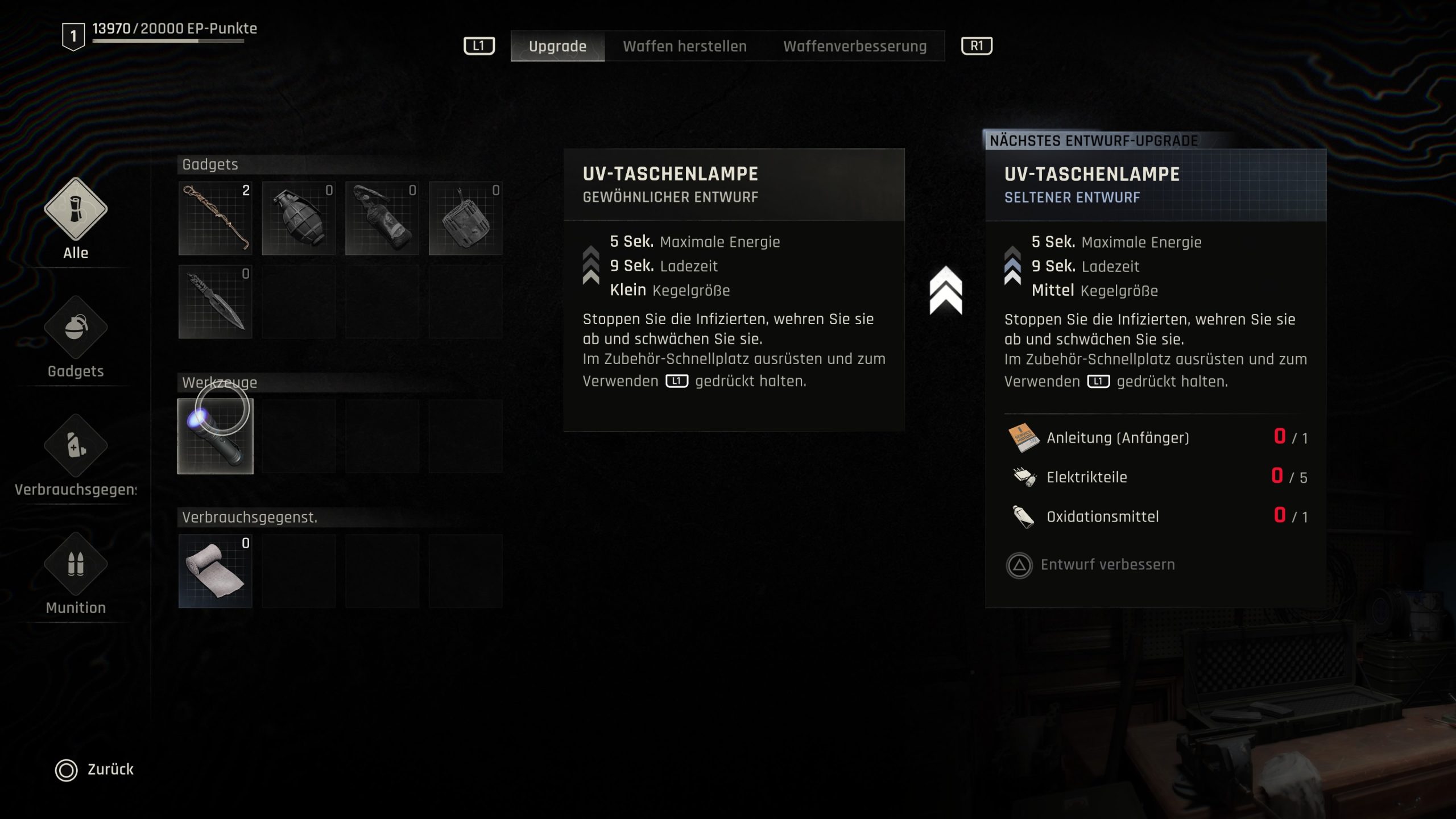Screen dimensions: 1456x819
Task: Pick the hand grenade blueprint slot
Action: point(299,218)
